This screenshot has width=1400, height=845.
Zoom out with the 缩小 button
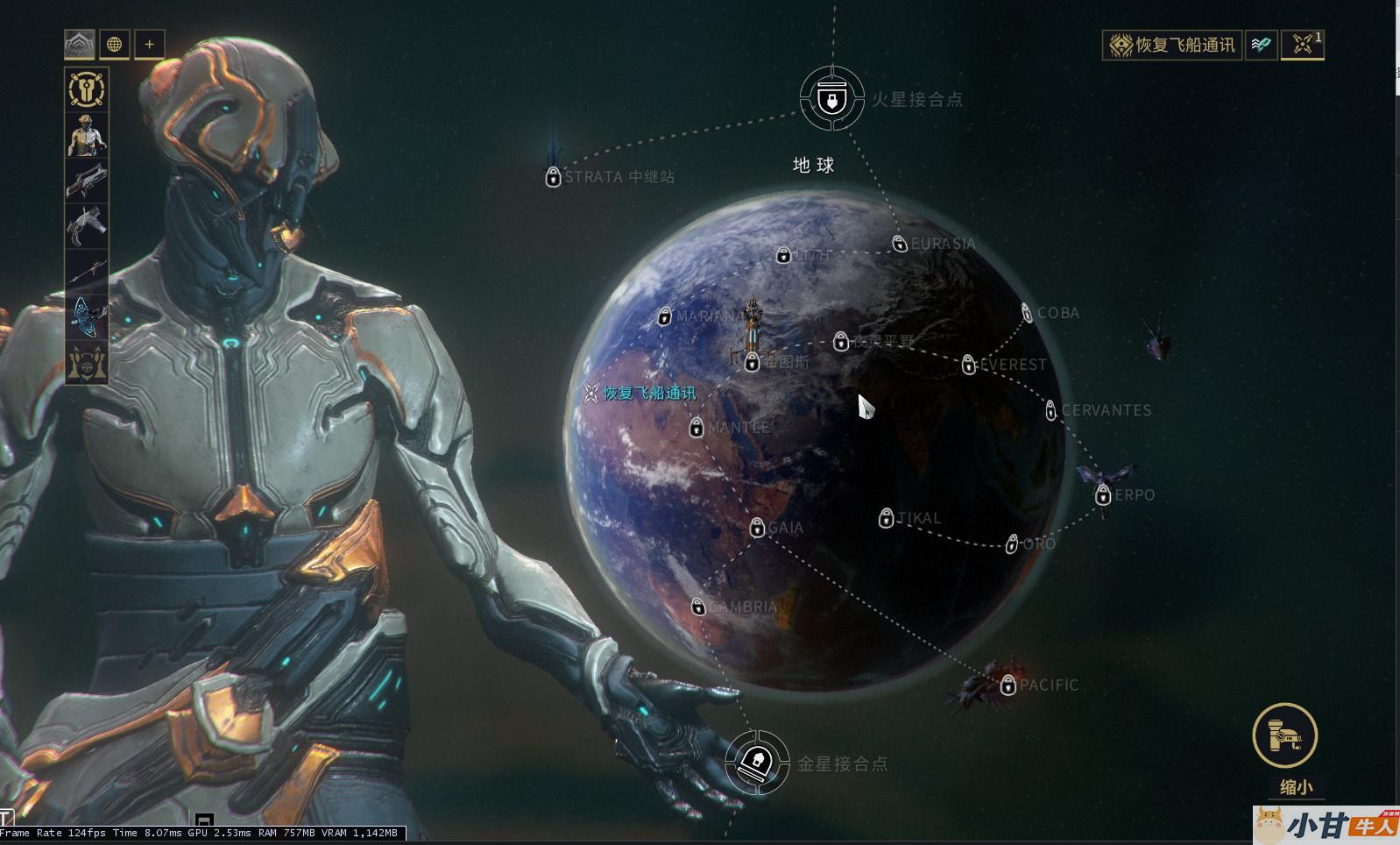click(1285, 736)
